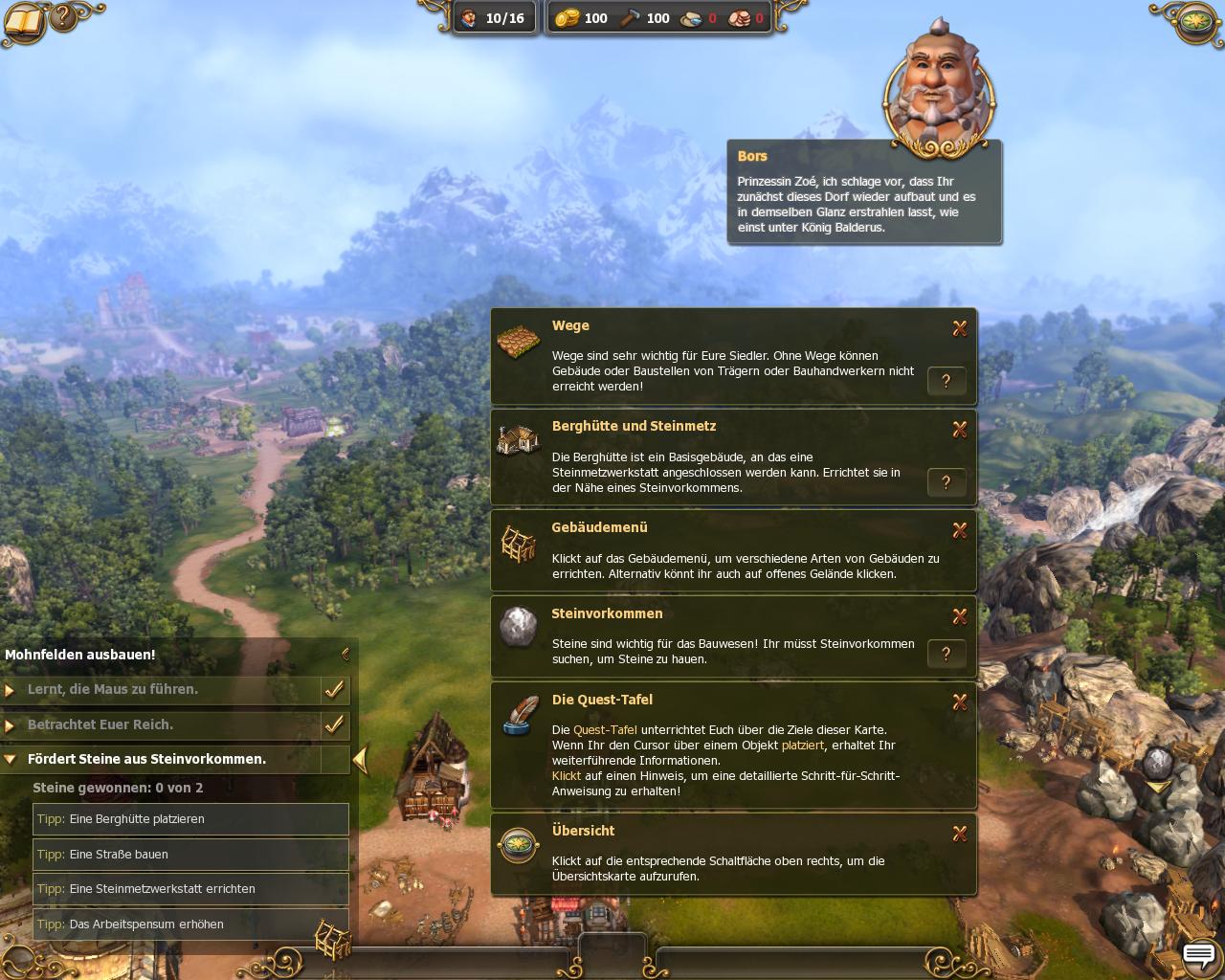Open the chat speech bubble button
1225x980 pixels.
1198,955
